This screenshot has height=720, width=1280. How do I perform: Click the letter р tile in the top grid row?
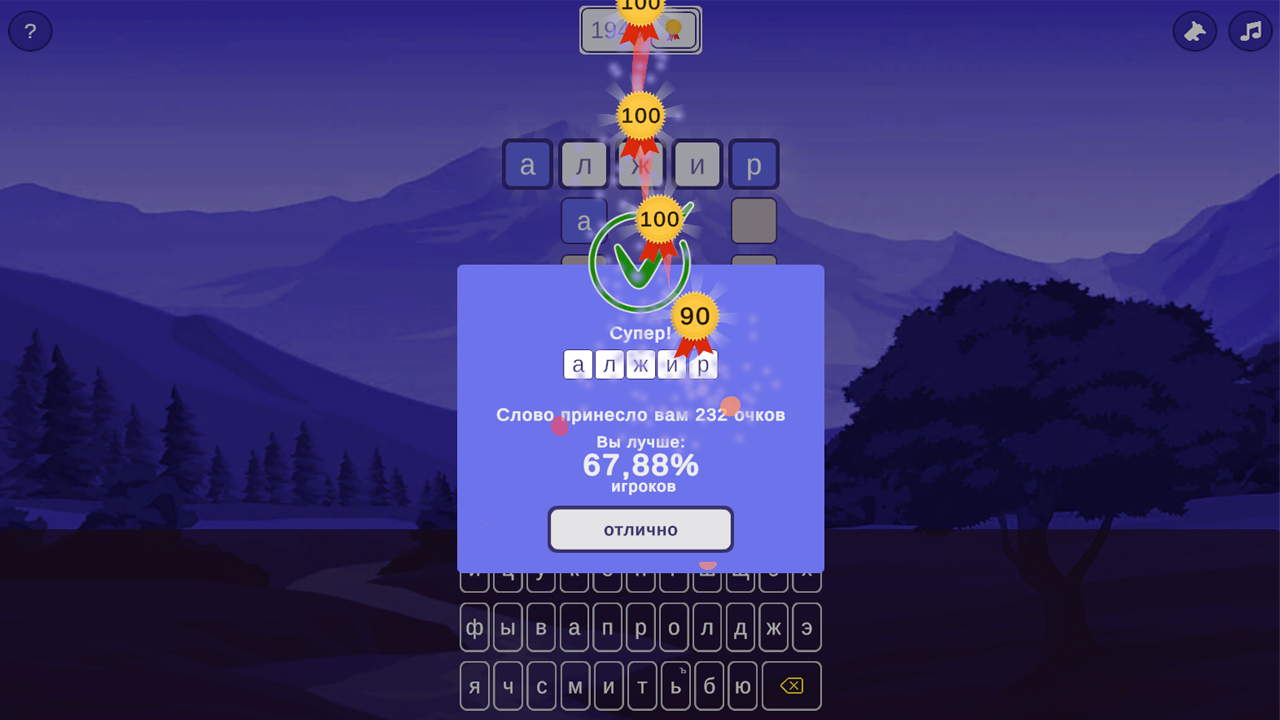755,165
